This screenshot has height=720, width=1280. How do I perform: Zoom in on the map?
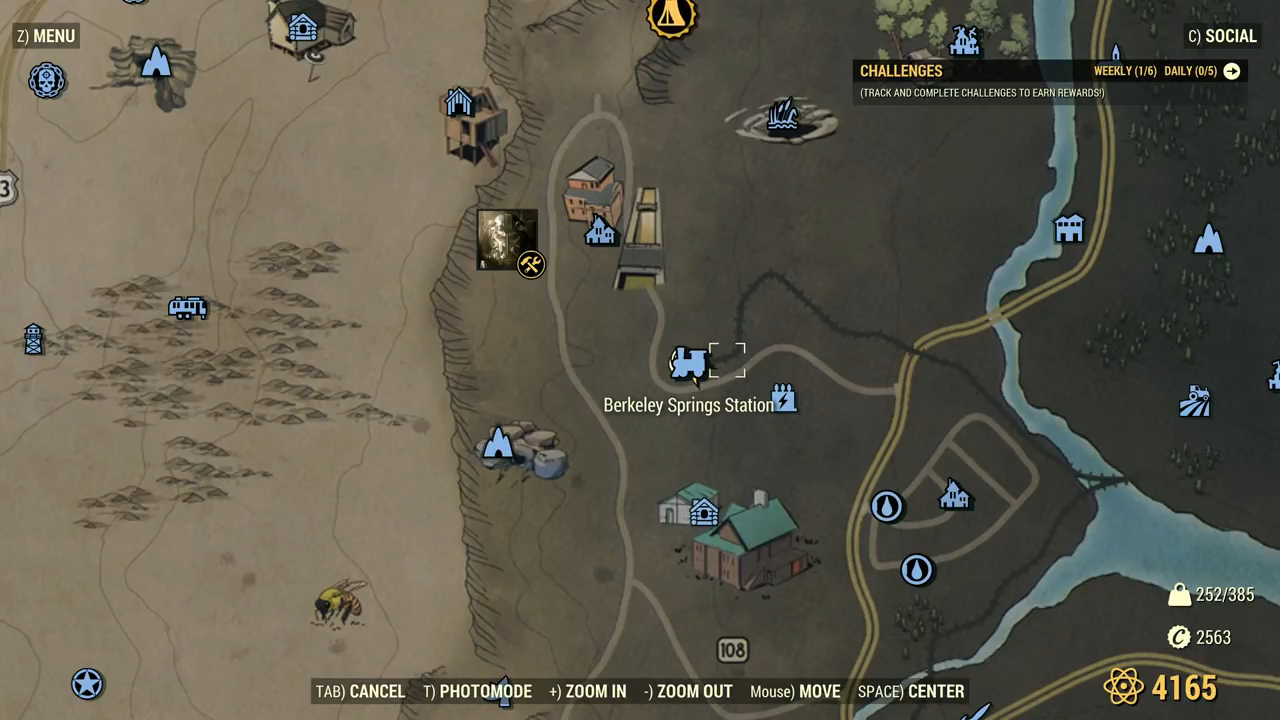[x=587, y=691]
